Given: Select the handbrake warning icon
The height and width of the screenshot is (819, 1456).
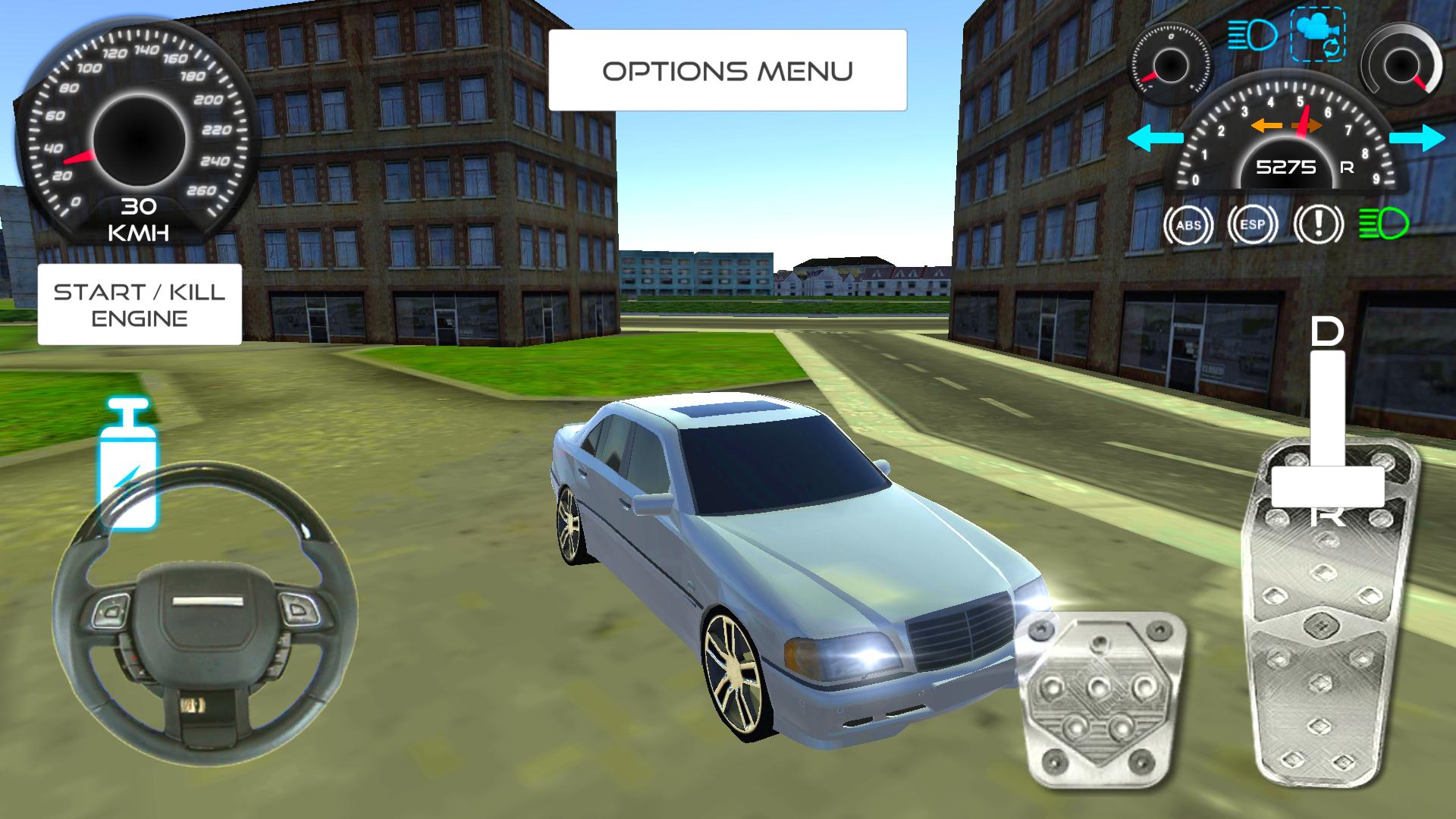Looking at the screenshot, I should point(1317,224).
